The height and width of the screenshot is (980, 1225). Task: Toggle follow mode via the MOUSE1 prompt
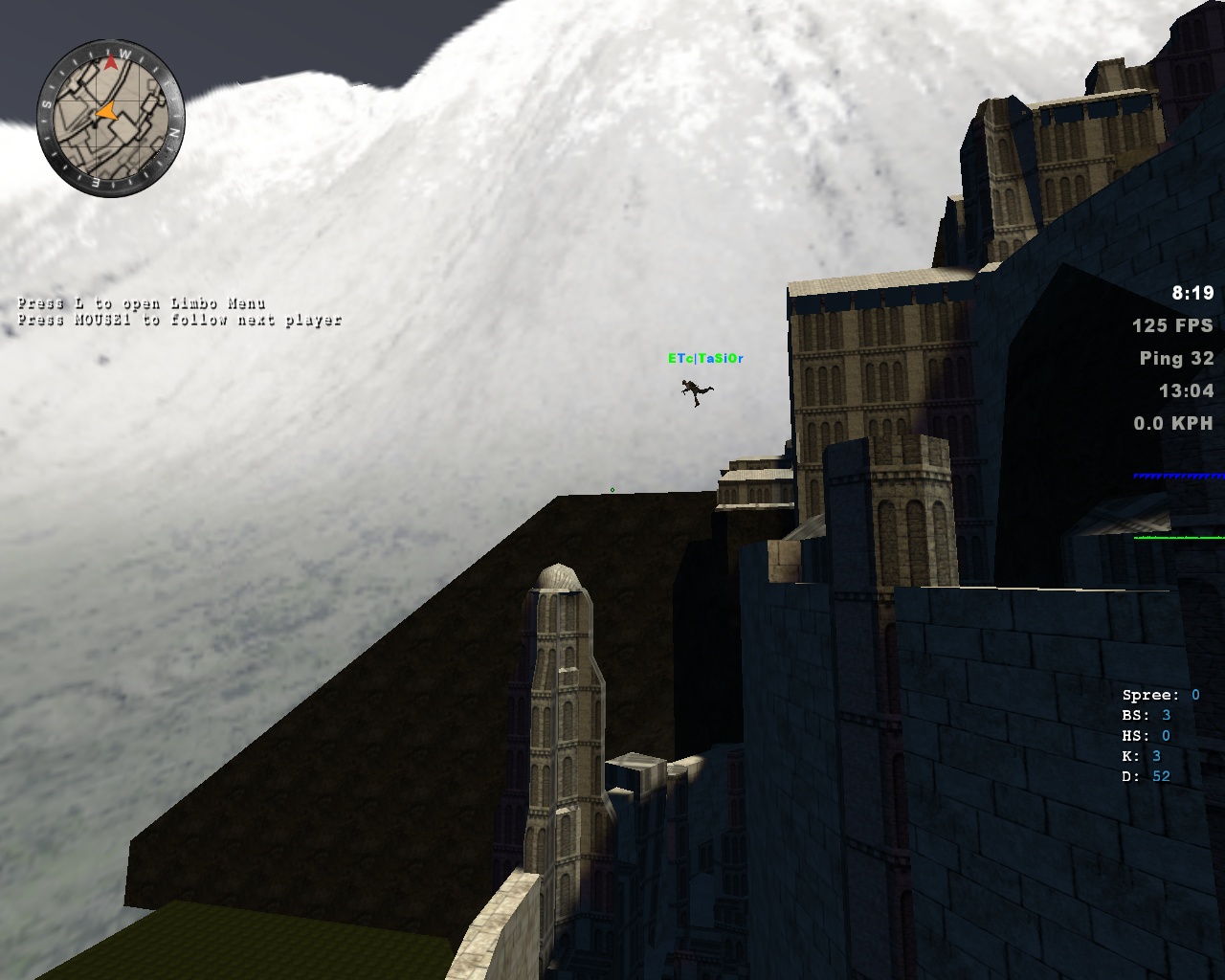182,320
